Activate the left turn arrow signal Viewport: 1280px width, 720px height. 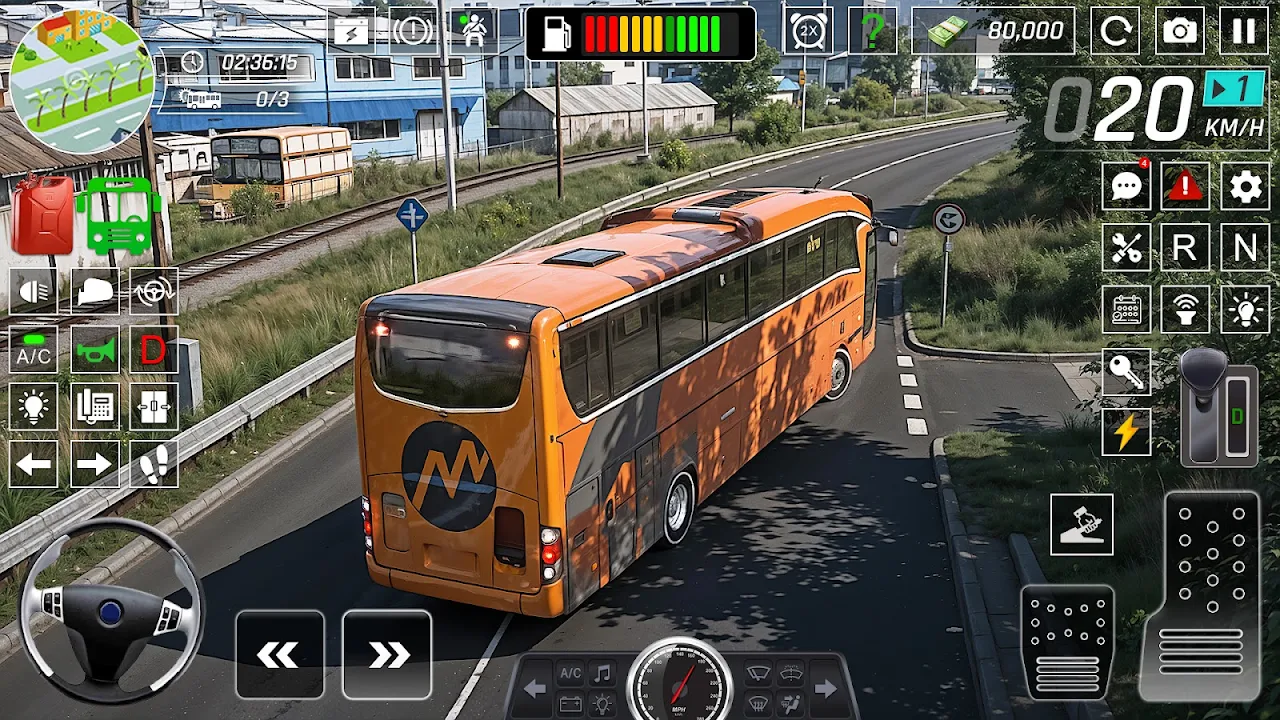33,464
